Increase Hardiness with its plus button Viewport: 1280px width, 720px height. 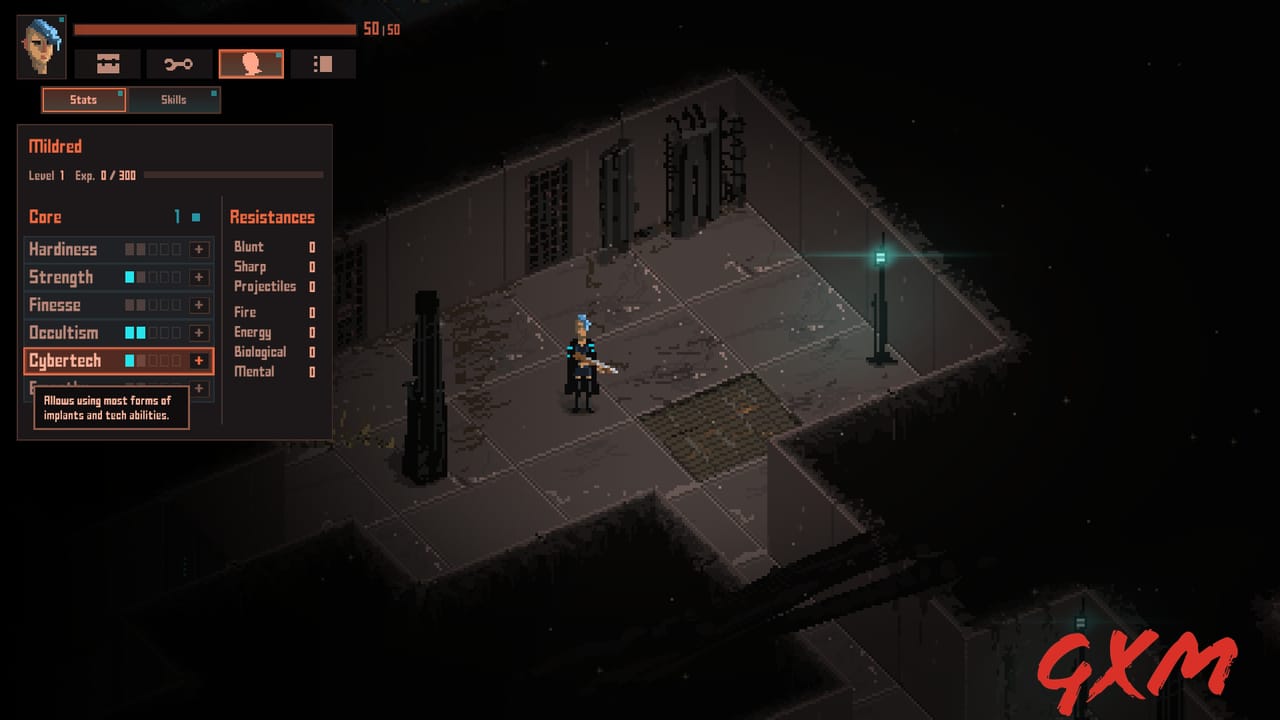click(199, 249)
